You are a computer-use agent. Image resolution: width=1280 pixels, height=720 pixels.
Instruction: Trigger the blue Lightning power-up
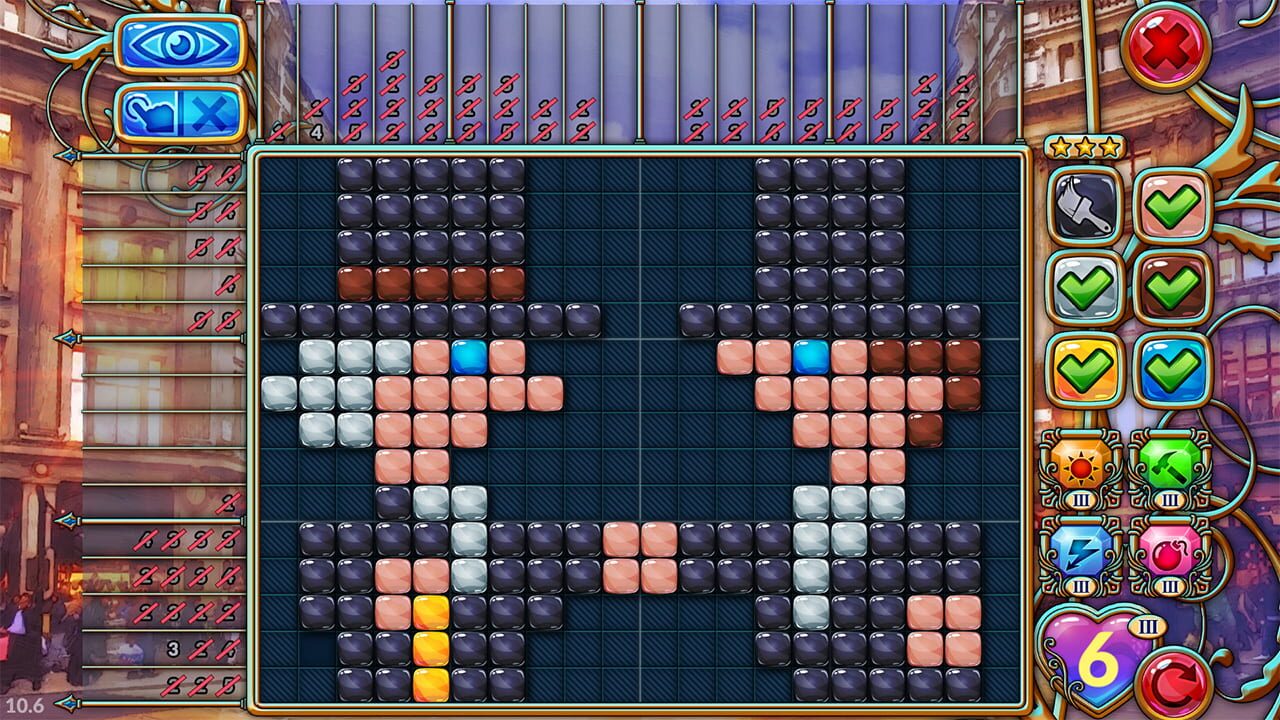(1081, 548)
